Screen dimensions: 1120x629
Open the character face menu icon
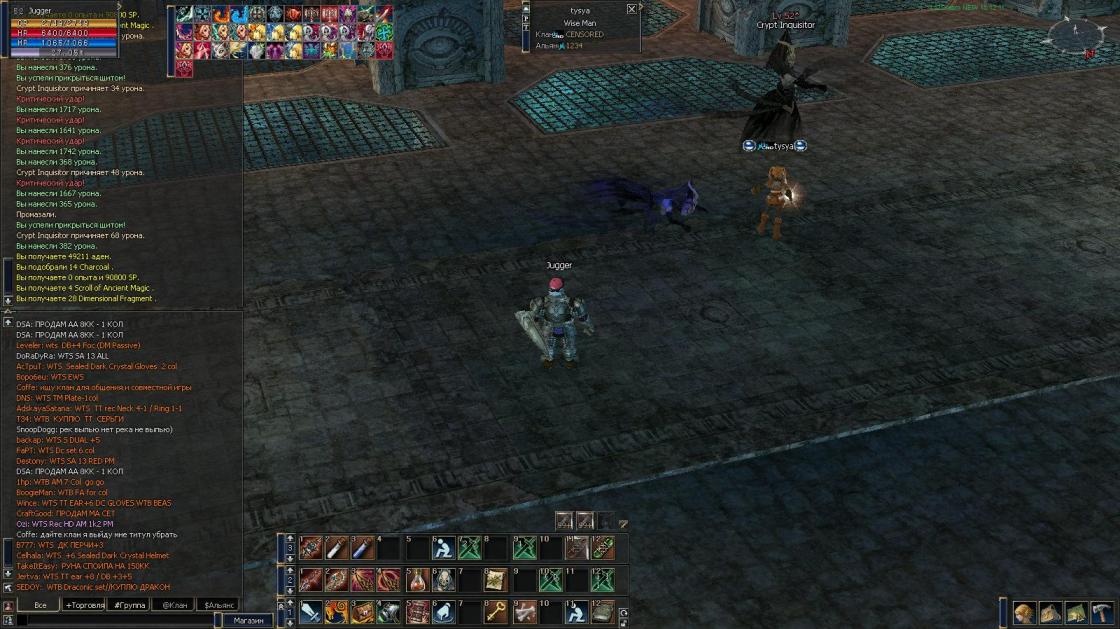1024,613
